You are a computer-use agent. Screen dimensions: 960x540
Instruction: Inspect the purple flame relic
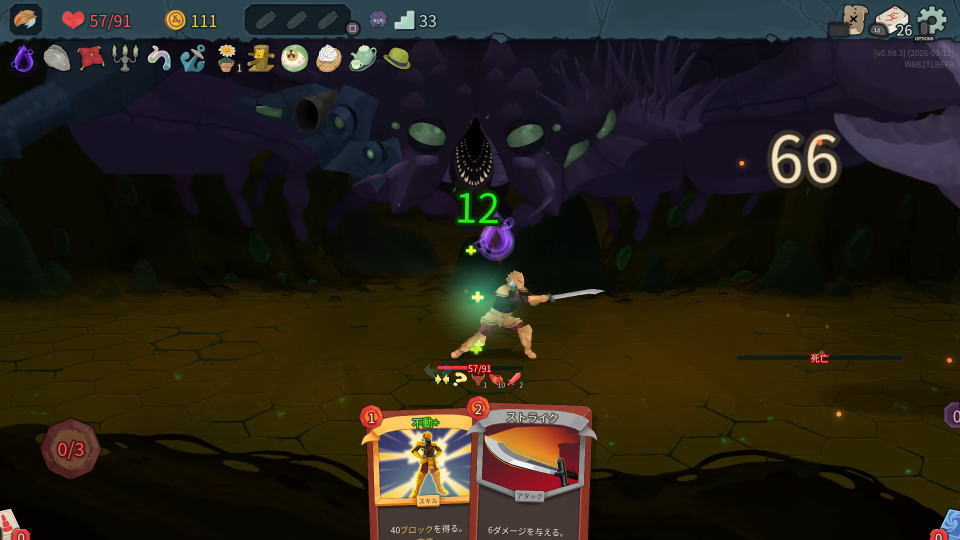tap(23, 59)
